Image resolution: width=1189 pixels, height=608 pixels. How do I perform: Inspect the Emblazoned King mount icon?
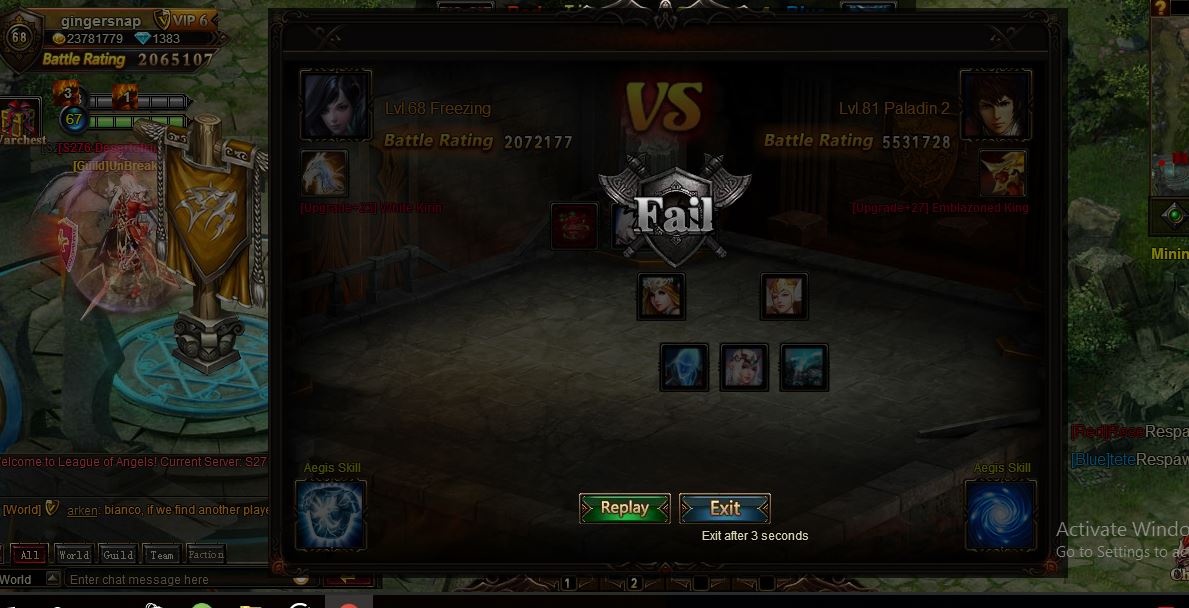[x=1003, y=173]
